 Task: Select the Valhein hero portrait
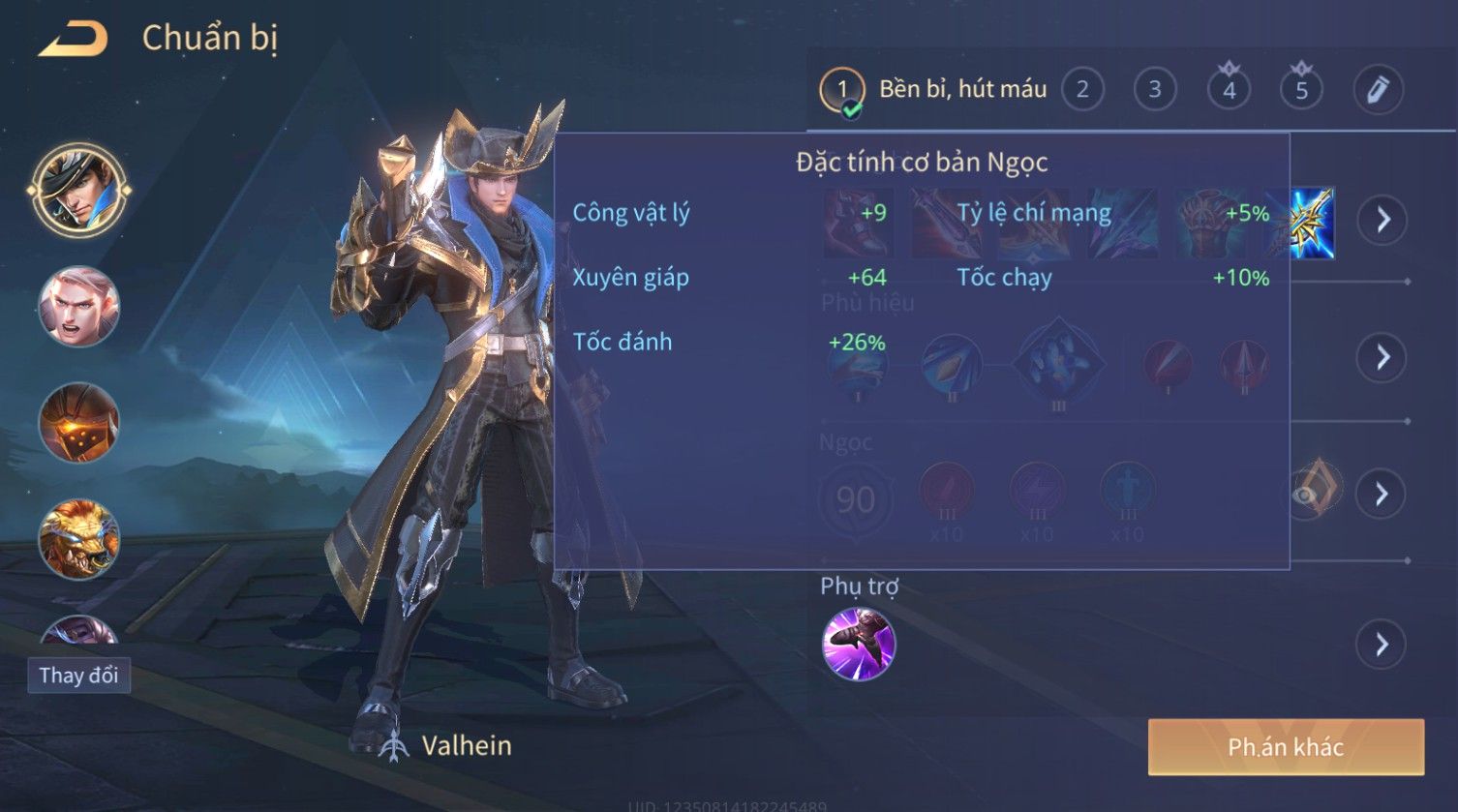[78, 189]
